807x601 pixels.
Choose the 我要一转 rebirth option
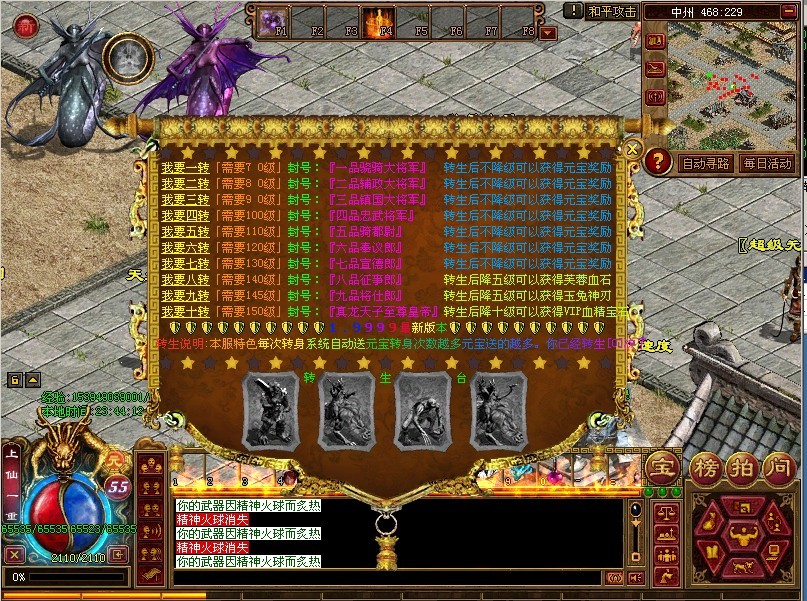coord(185,169)
